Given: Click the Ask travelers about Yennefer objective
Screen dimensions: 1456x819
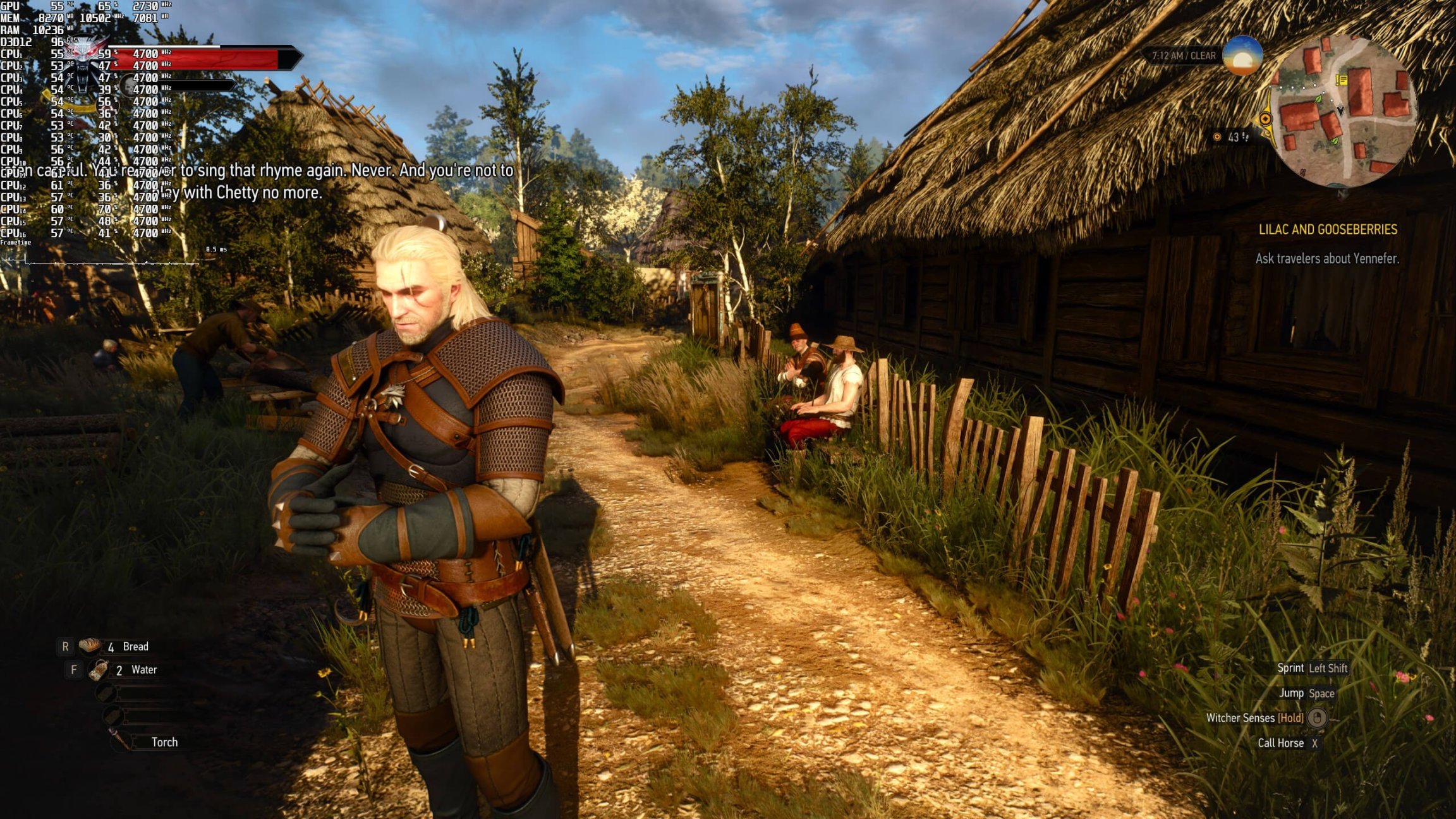Looking at the screenshot, I should coord(1327,258).
